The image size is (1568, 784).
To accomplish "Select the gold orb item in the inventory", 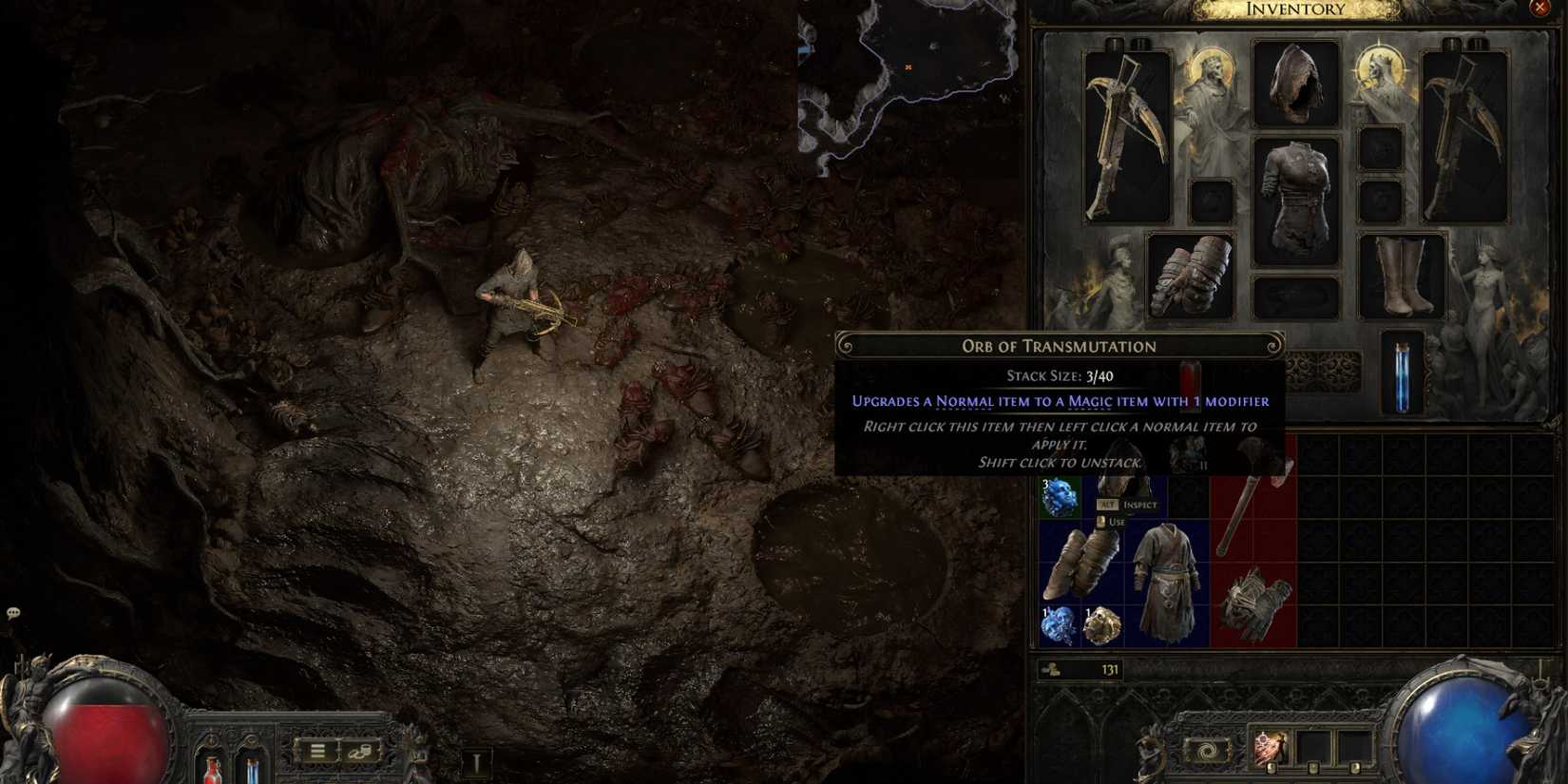I will point(1102,622).
